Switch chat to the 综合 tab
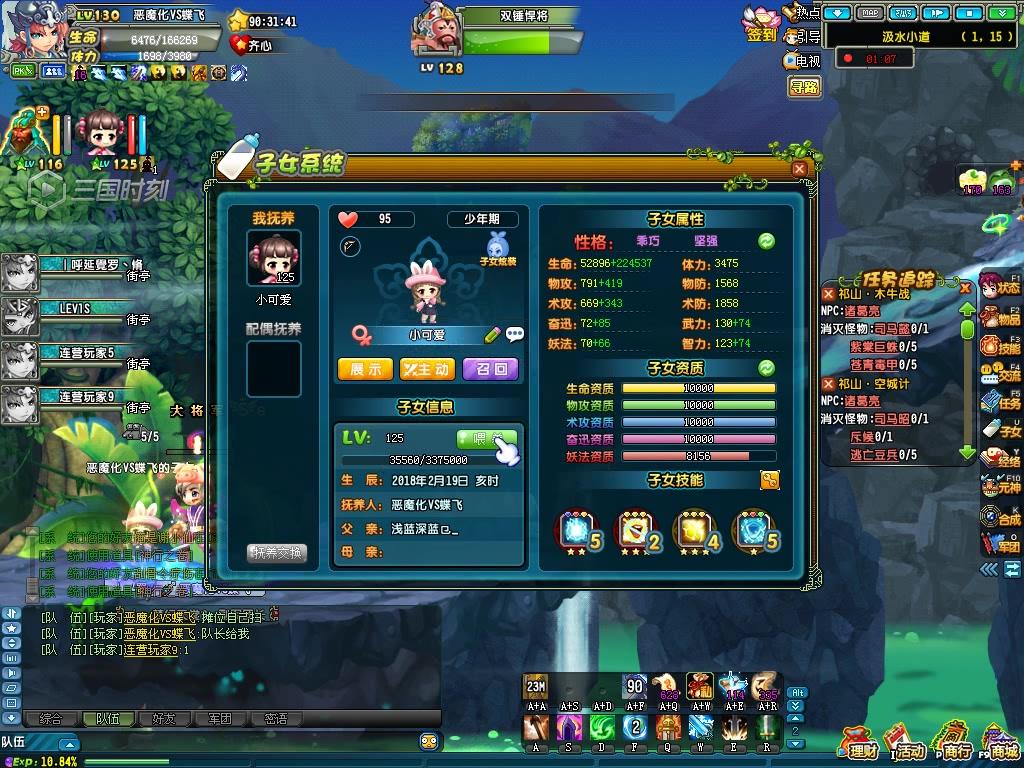1024x768 pixels. tap(50, 718)
